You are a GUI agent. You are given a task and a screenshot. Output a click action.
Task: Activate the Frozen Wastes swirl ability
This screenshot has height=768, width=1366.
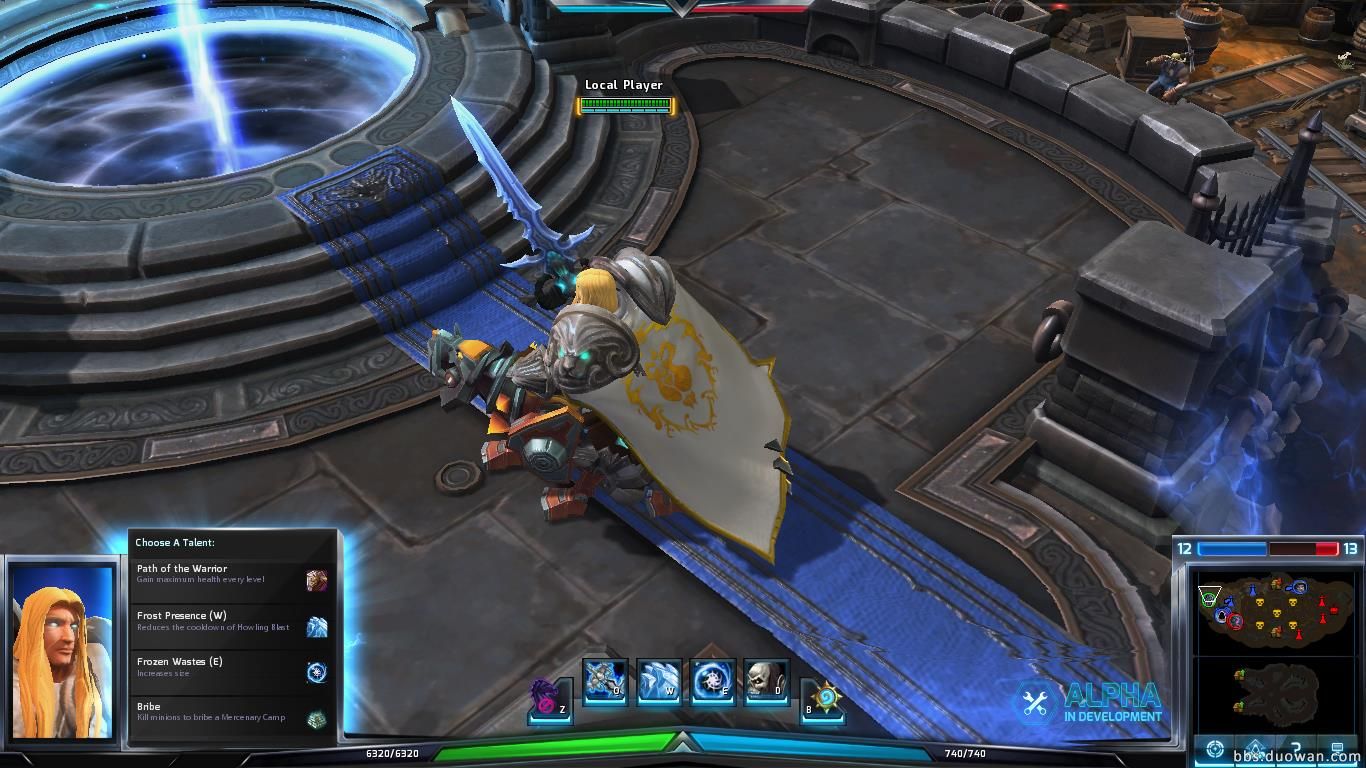coord(712,679)
